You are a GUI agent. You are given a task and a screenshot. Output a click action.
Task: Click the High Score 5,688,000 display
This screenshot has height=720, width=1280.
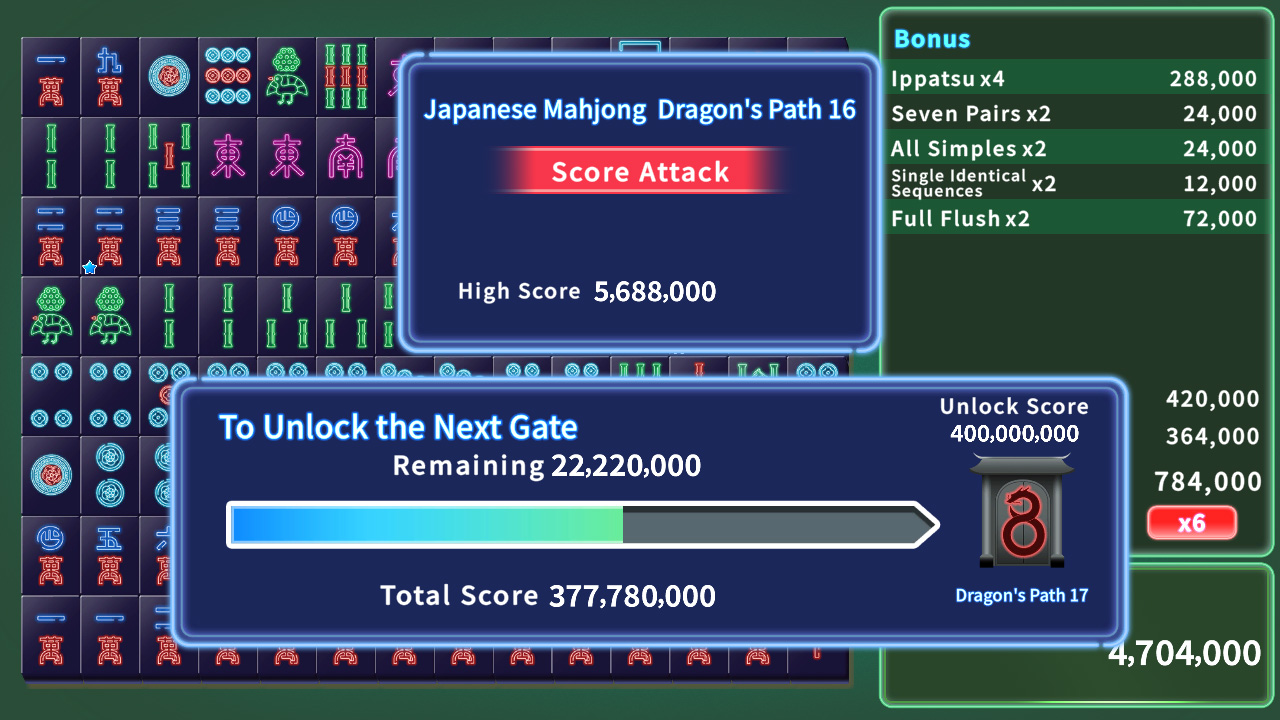(586, 291)
